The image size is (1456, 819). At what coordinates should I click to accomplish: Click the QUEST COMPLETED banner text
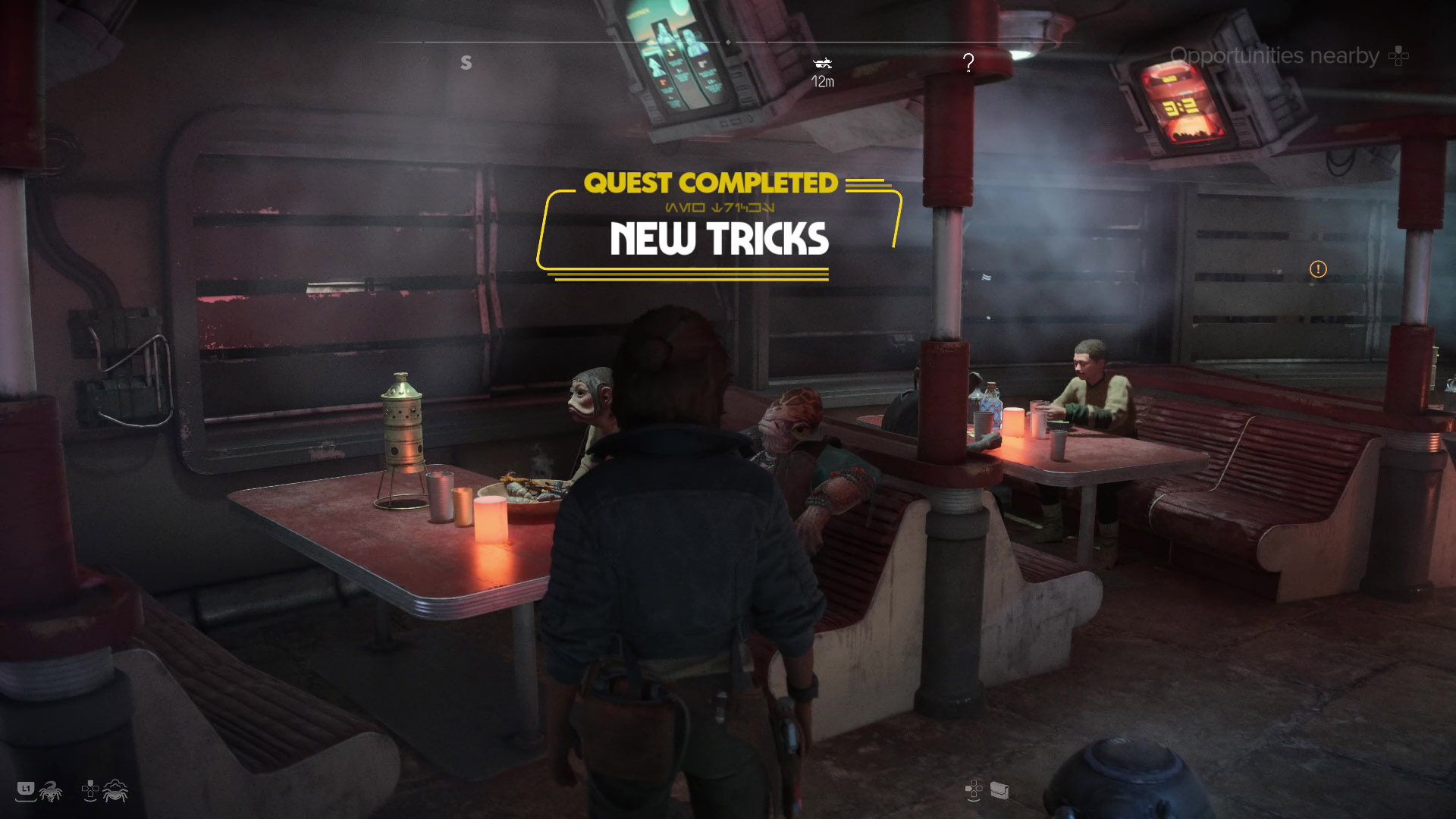point(714,184)
